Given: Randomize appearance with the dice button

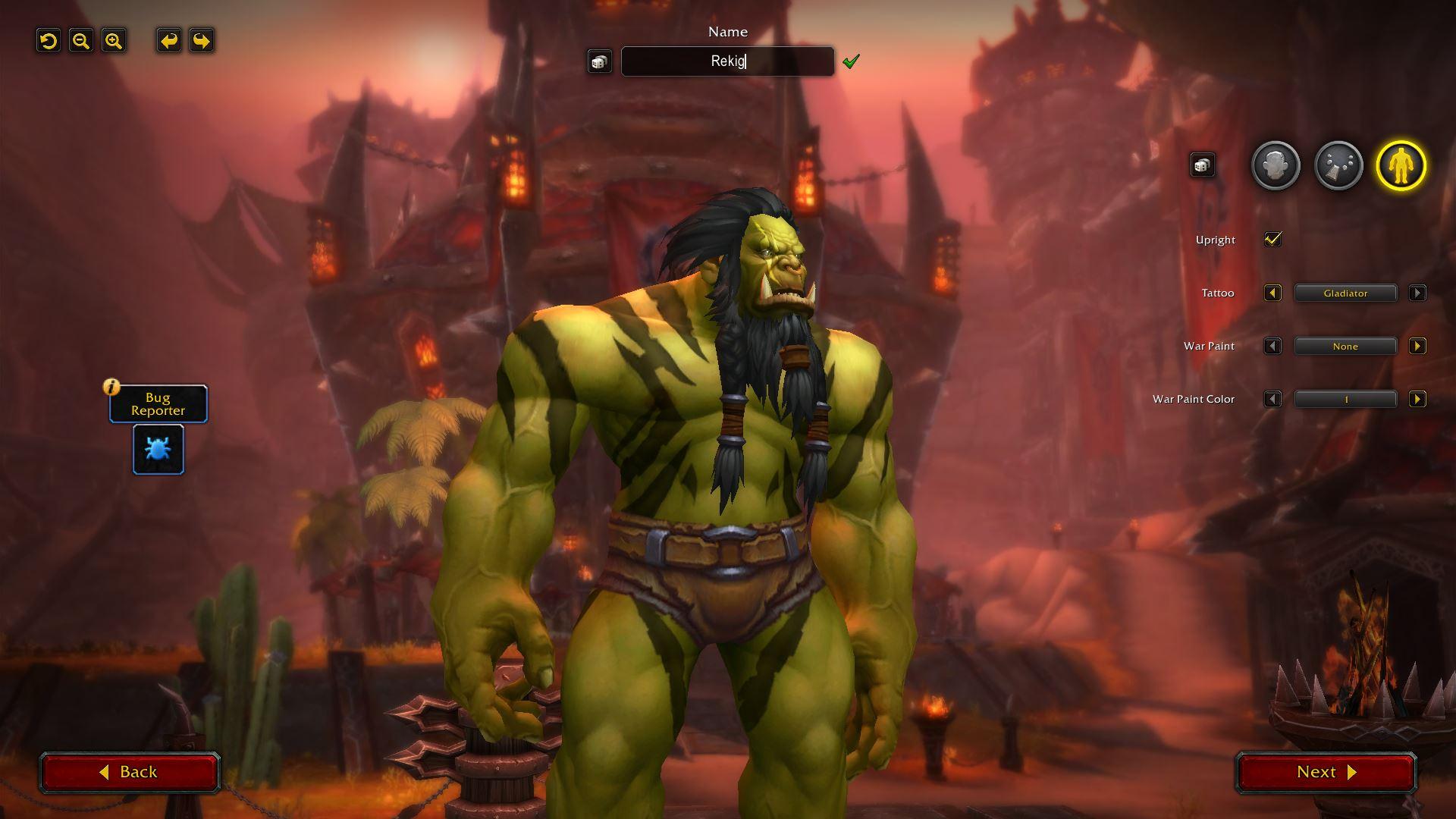Looking at the screenshot, I should (1202, 165).
